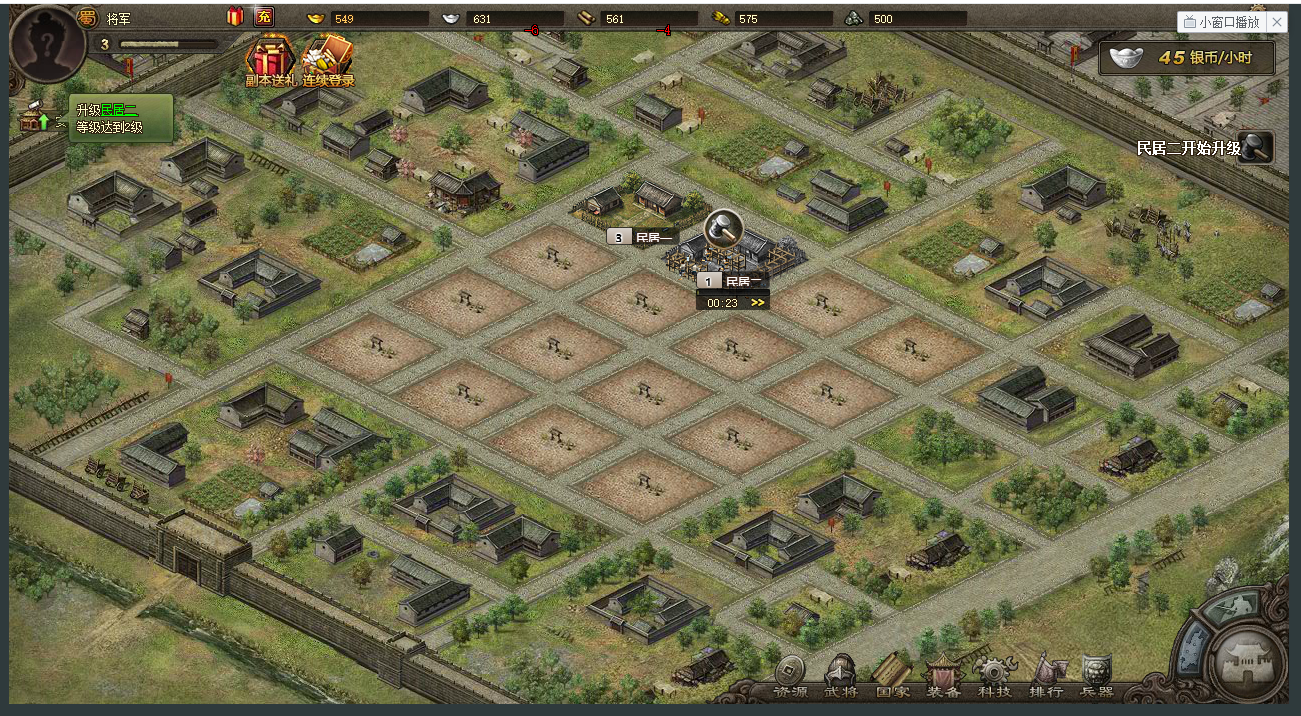Open the 兵器 weapons menu
This screenshot has width=1301, height=716.
pyautogui.click(x=1097, y=677)
